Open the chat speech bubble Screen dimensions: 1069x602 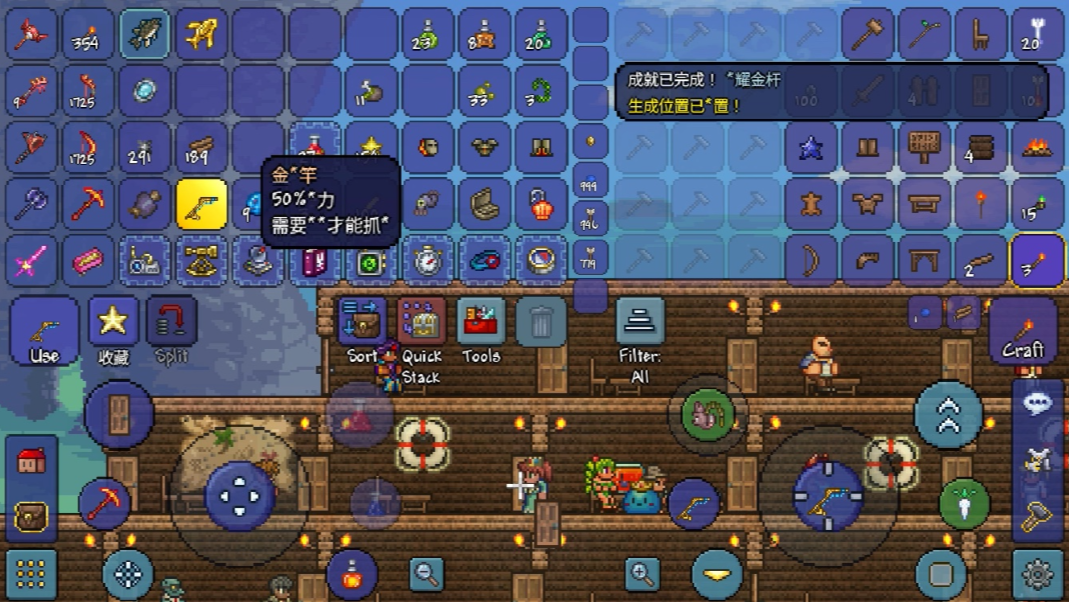(1037, 402)
